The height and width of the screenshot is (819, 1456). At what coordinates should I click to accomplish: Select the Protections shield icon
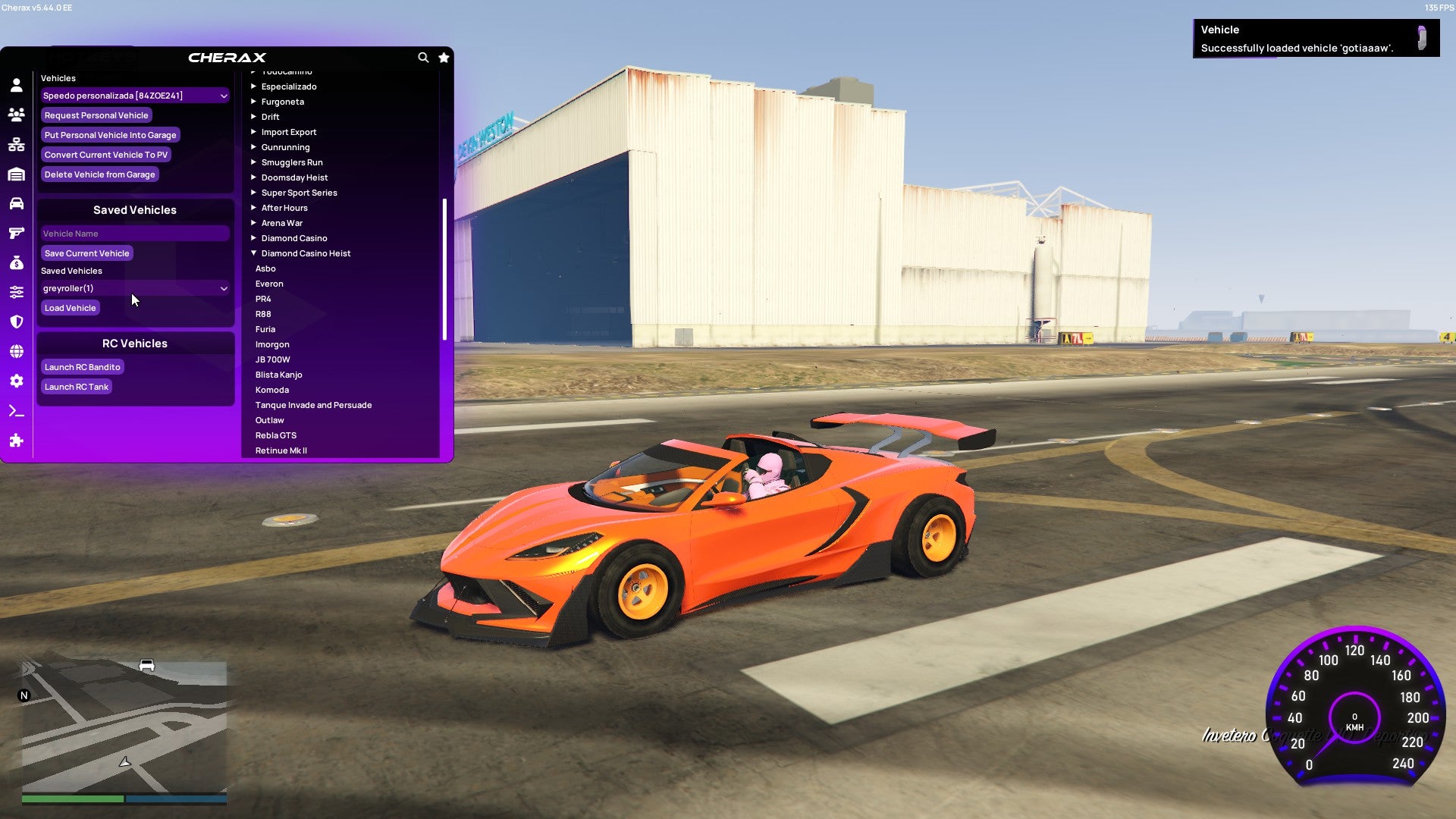click(x=15, y=321)
